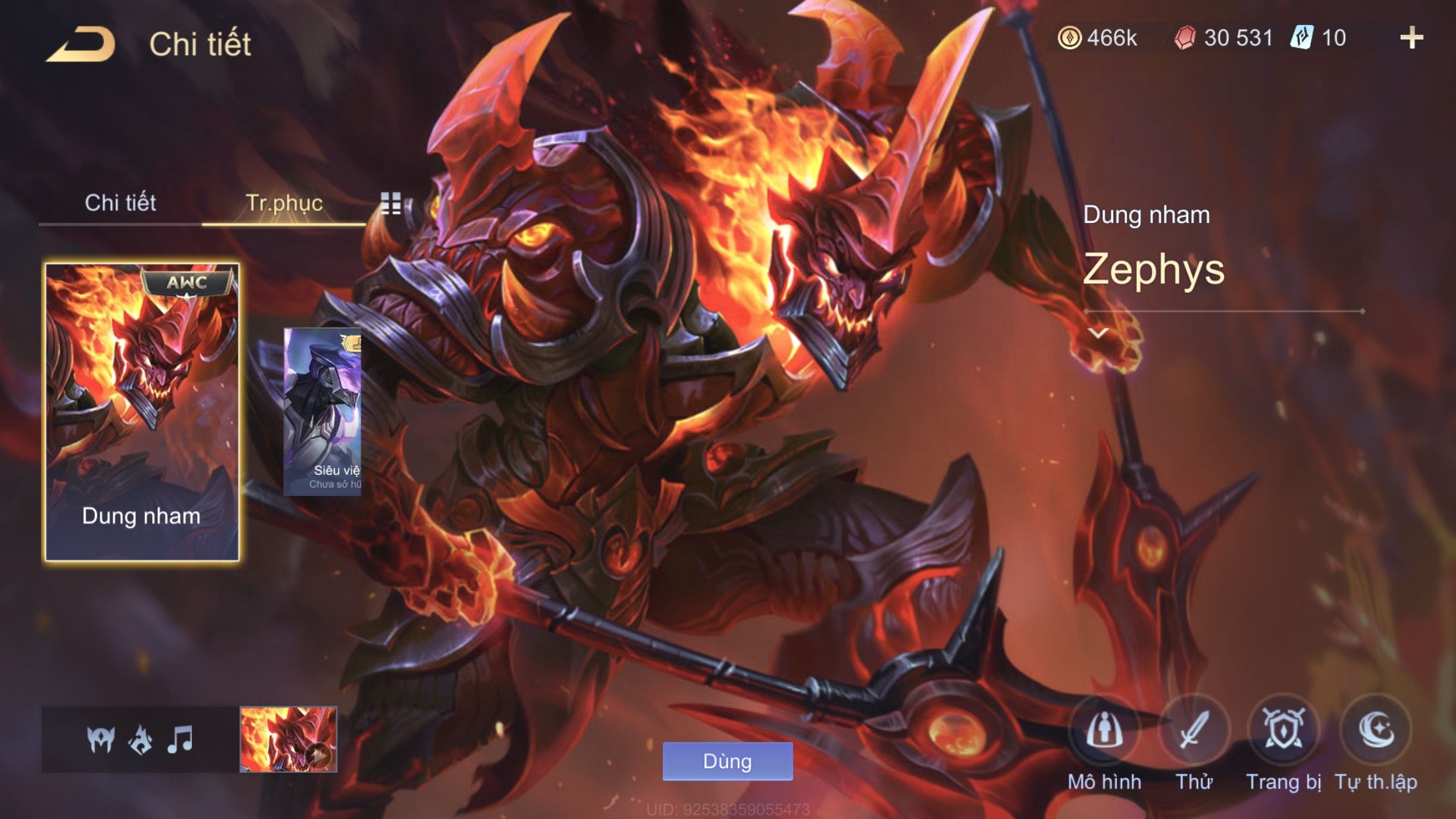The height and width of the screenshot is (819, 1456).
Task: Choose the Siêu việt skin card
Action: (x=322, y=411)
